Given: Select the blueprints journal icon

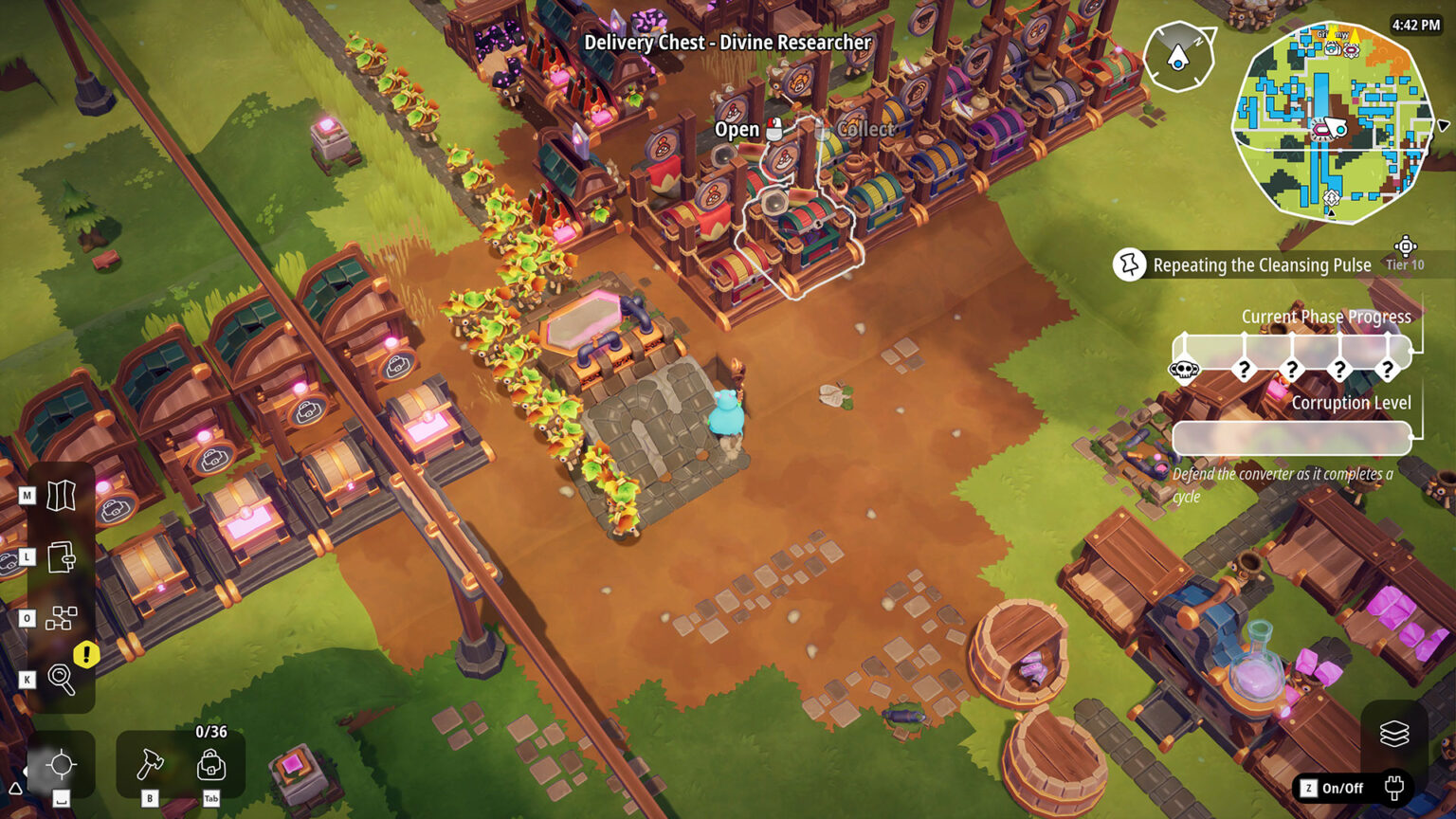Looking at the screenshot, I should point(61,559).
